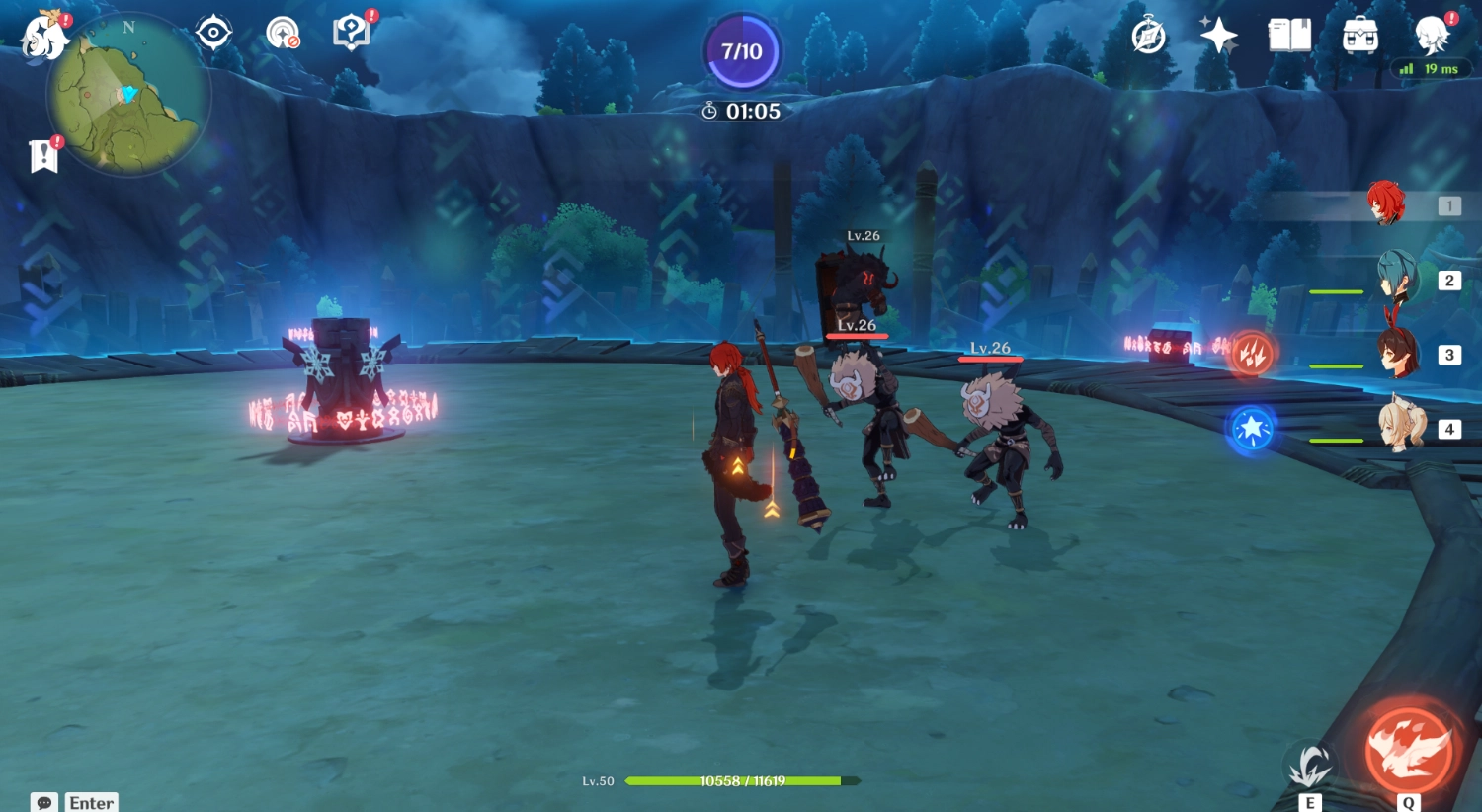
Task: Click the red Pyro burst icon near party list
Action: pyautogui.click(x=1251, y=355)
